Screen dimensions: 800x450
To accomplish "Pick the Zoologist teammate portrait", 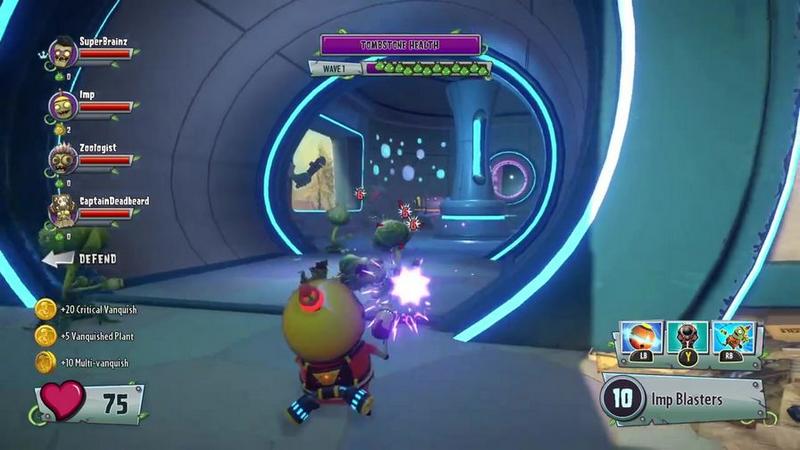I will pyautogui.click(x=63, y=158).
